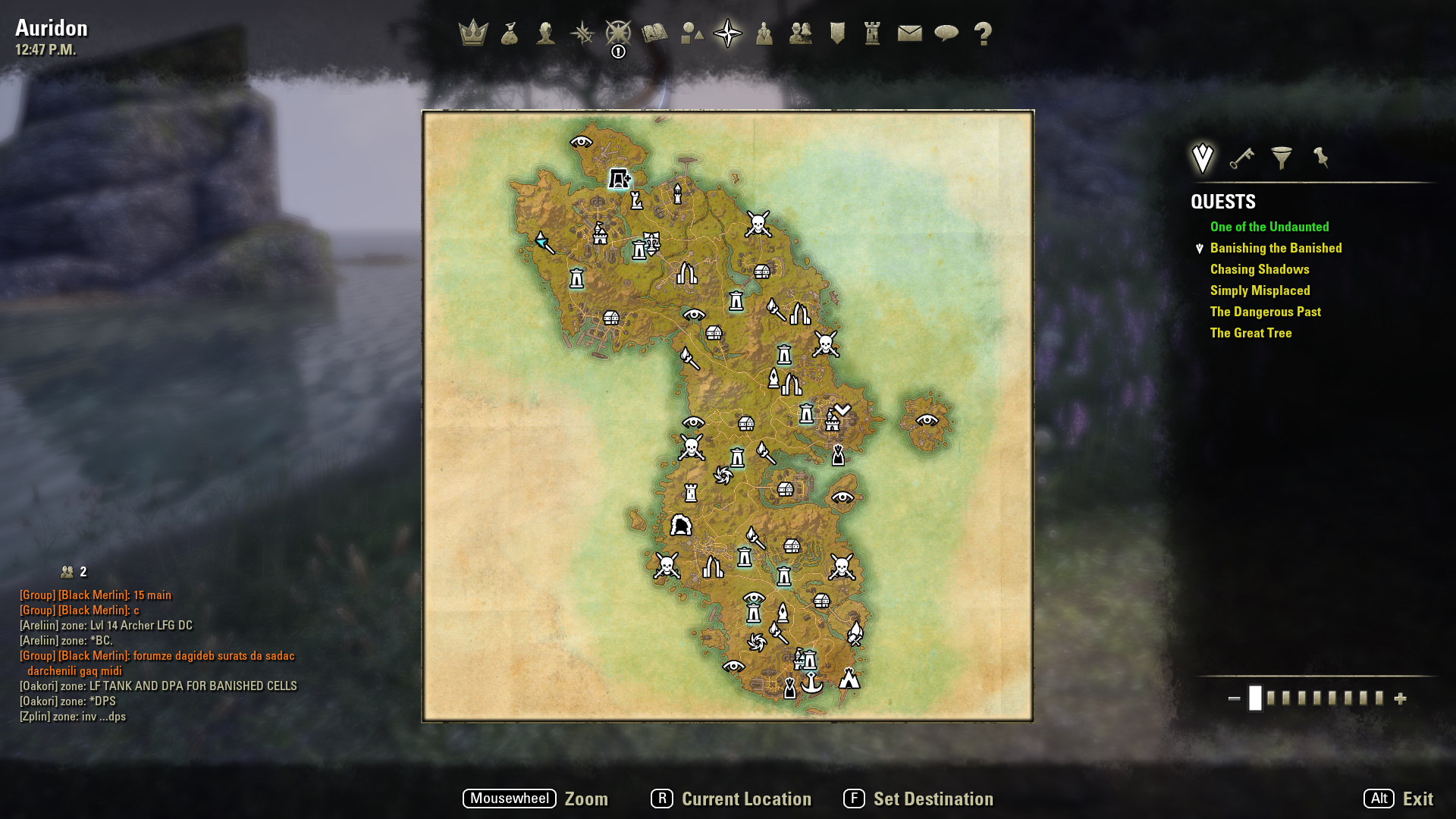The width and height of the screenshot is (1456, 819).
Task: Open the help question mark icon
Action: [x=983, y=33]
